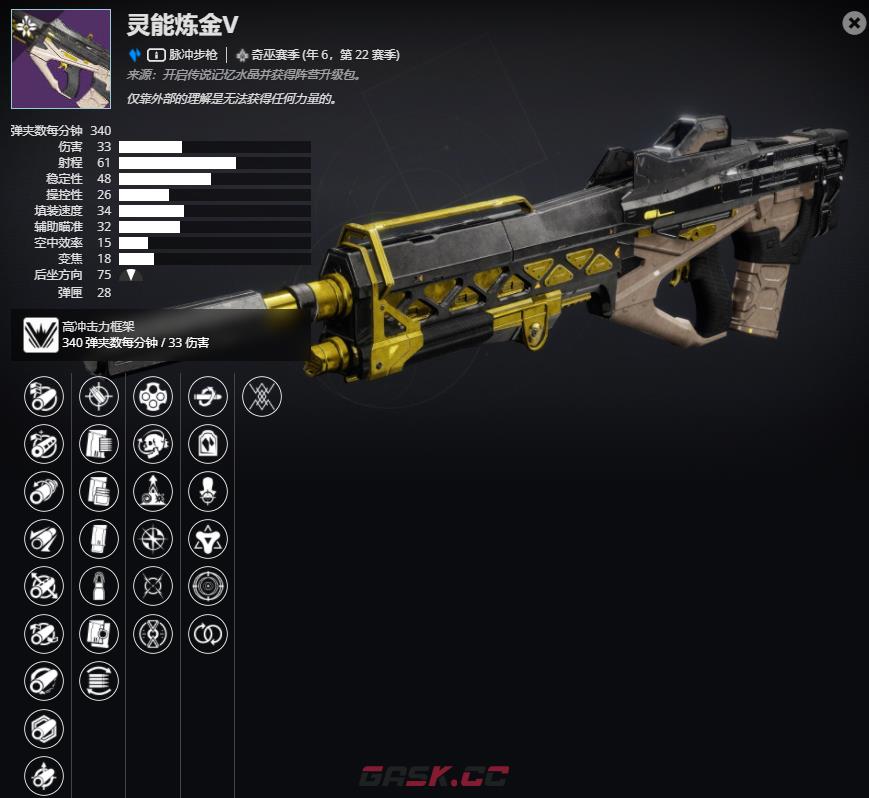Choose the two interlocking rings perk

click(208, 633)
